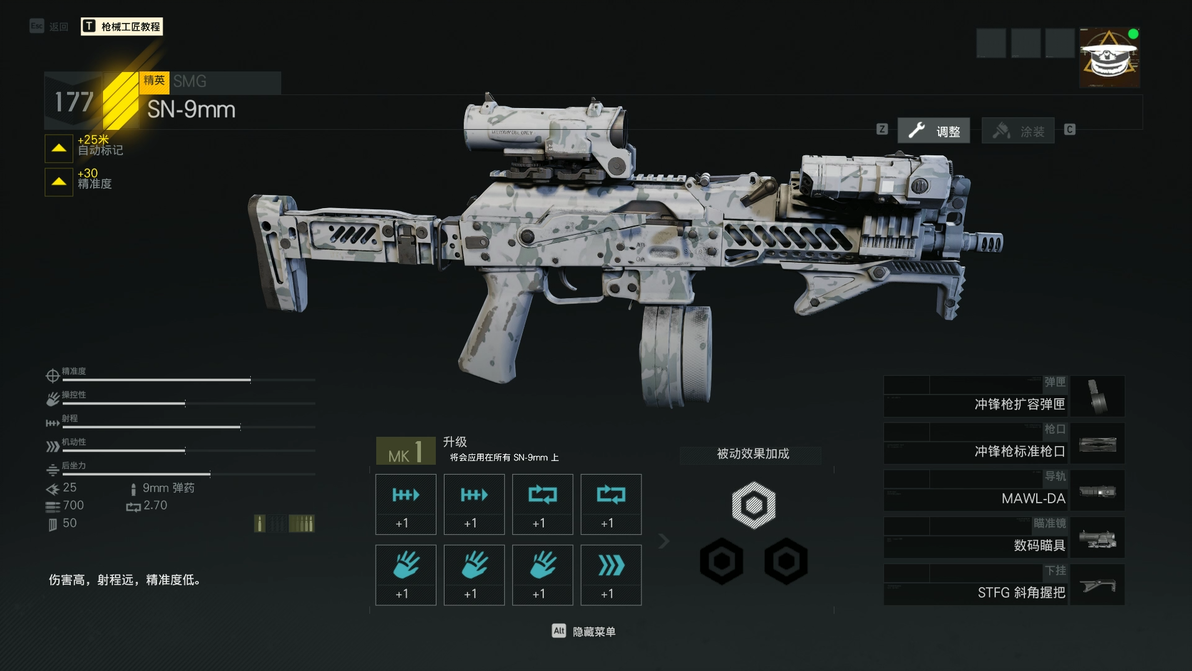Select the 冲锋枪扩容弹匣 magazine slot
Image resolution: width=1192 pixels, height=671 pixels.
1003,397
